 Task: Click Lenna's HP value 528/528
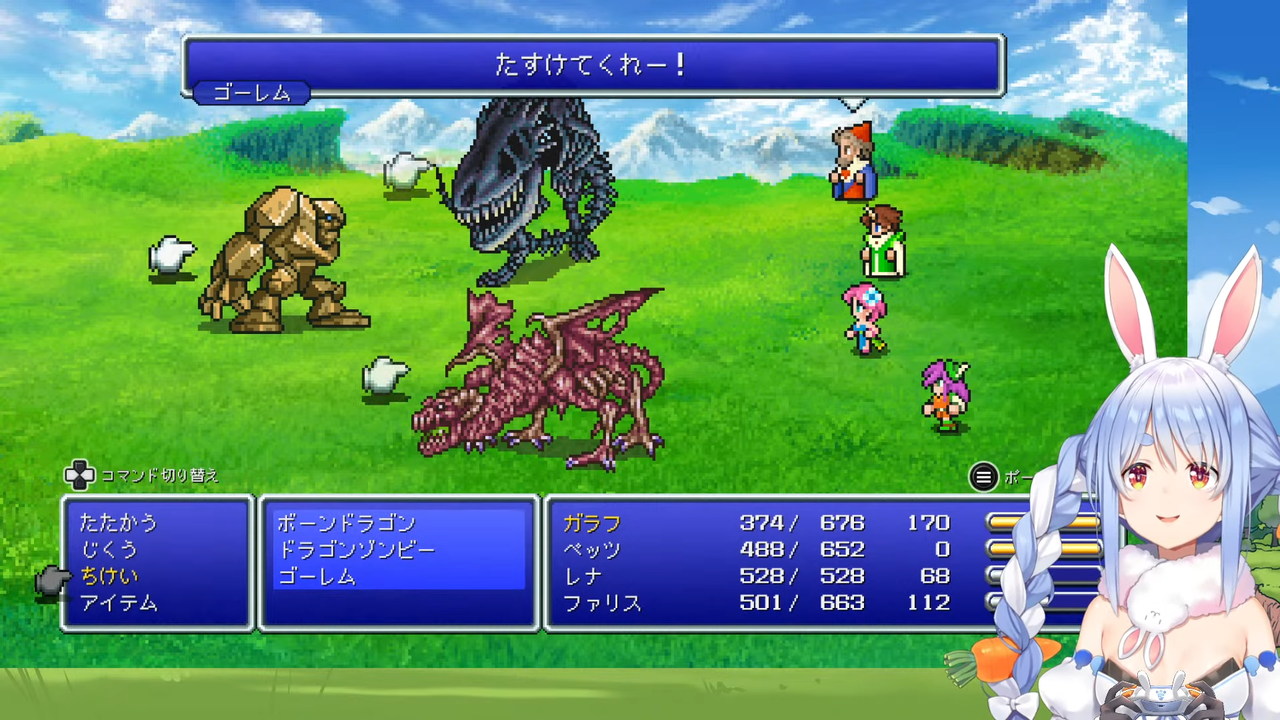(x=800, y=576)
